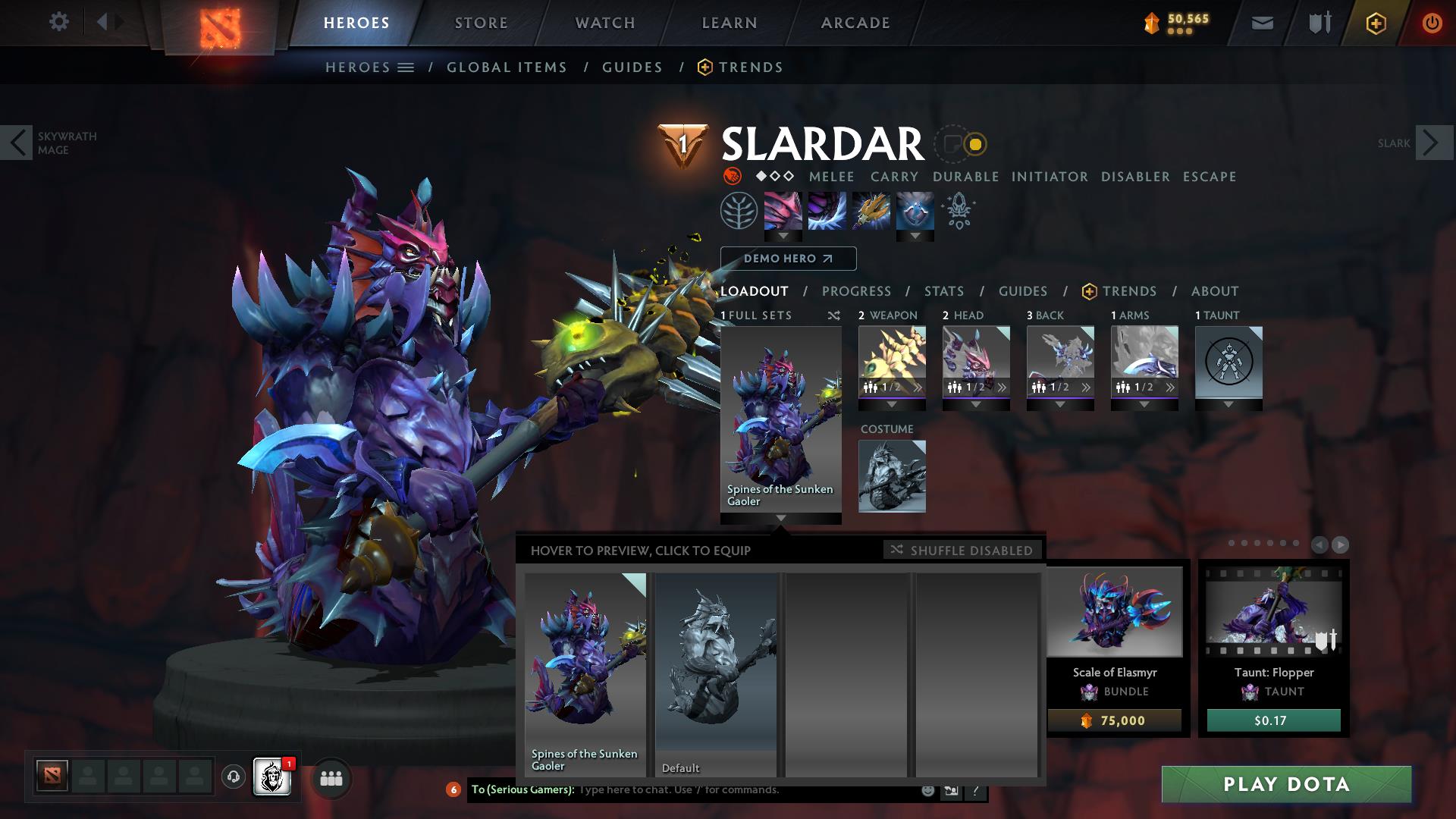Image resolution: width=1456 pixels, height=819 pixels.
Task: Expand the Taunt slot dropdown arrow
Action: (x=1229, y=404)
